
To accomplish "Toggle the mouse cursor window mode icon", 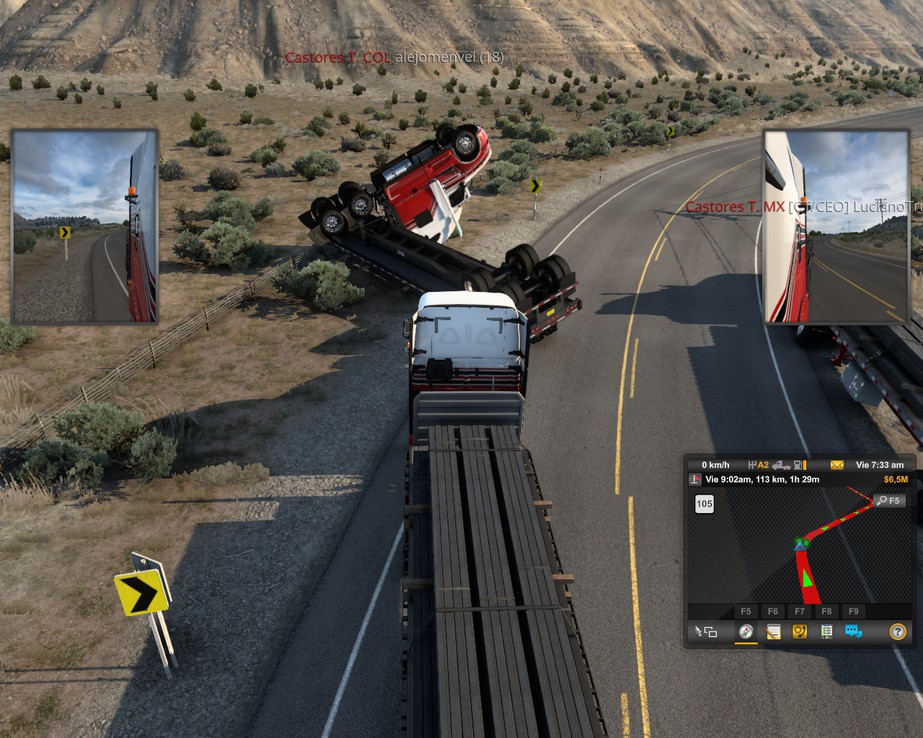I will tap(706, 631).
